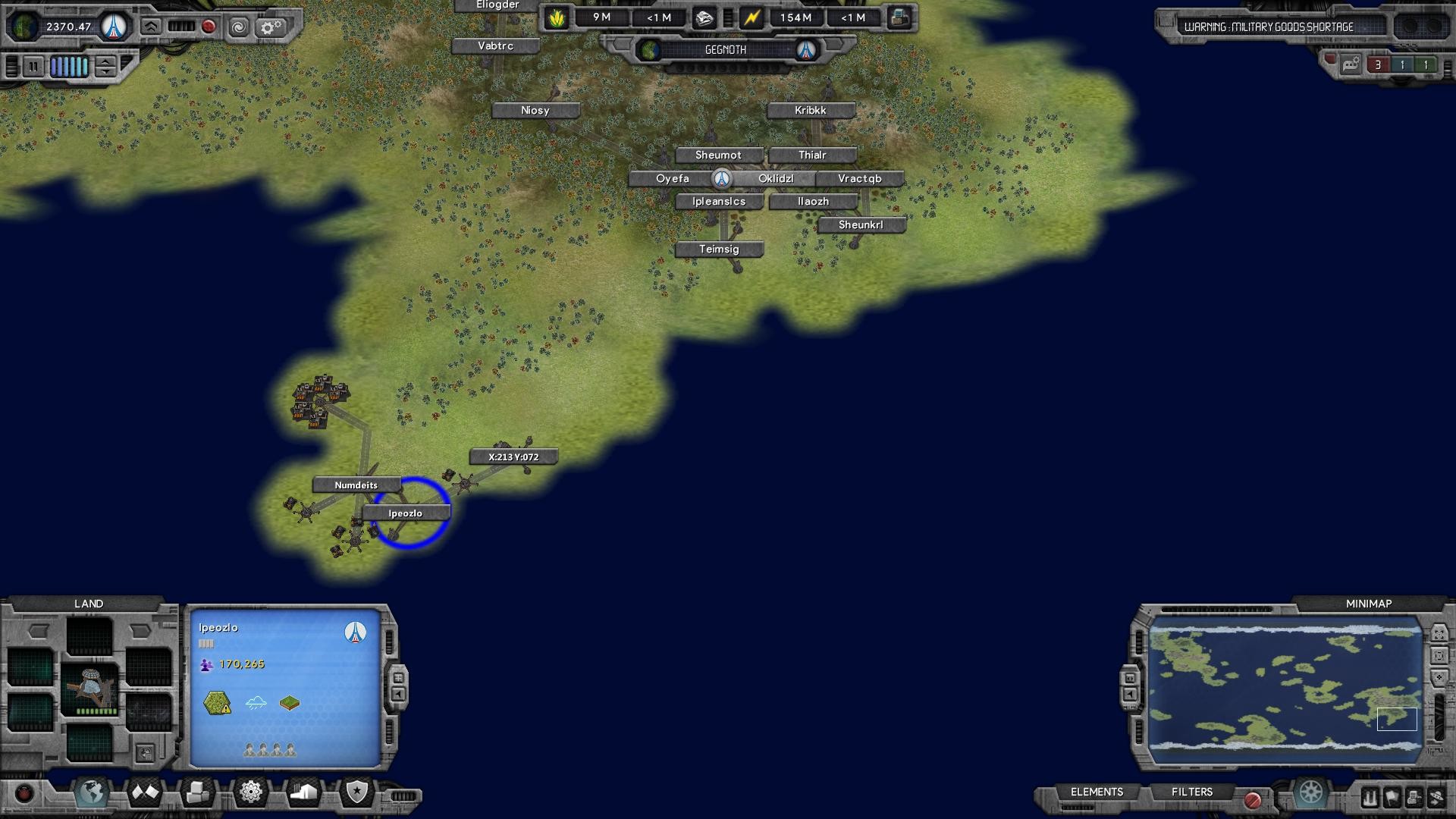
Task: Open the military panel via shield icon
Action: 358,792
